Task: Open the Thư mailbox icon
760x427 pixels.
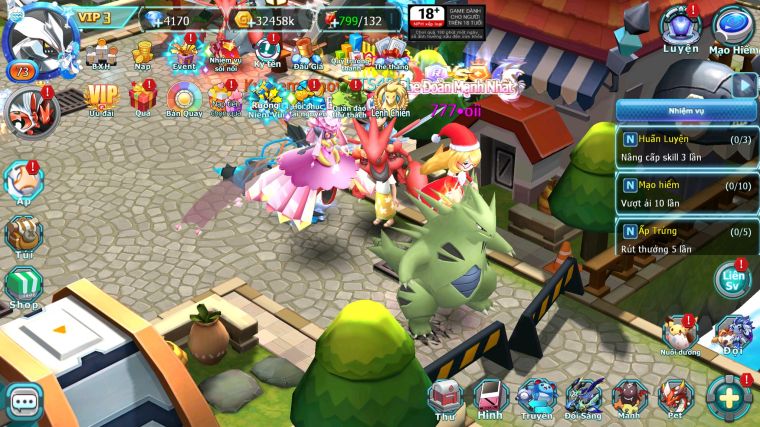Action: tap(446, 397)
